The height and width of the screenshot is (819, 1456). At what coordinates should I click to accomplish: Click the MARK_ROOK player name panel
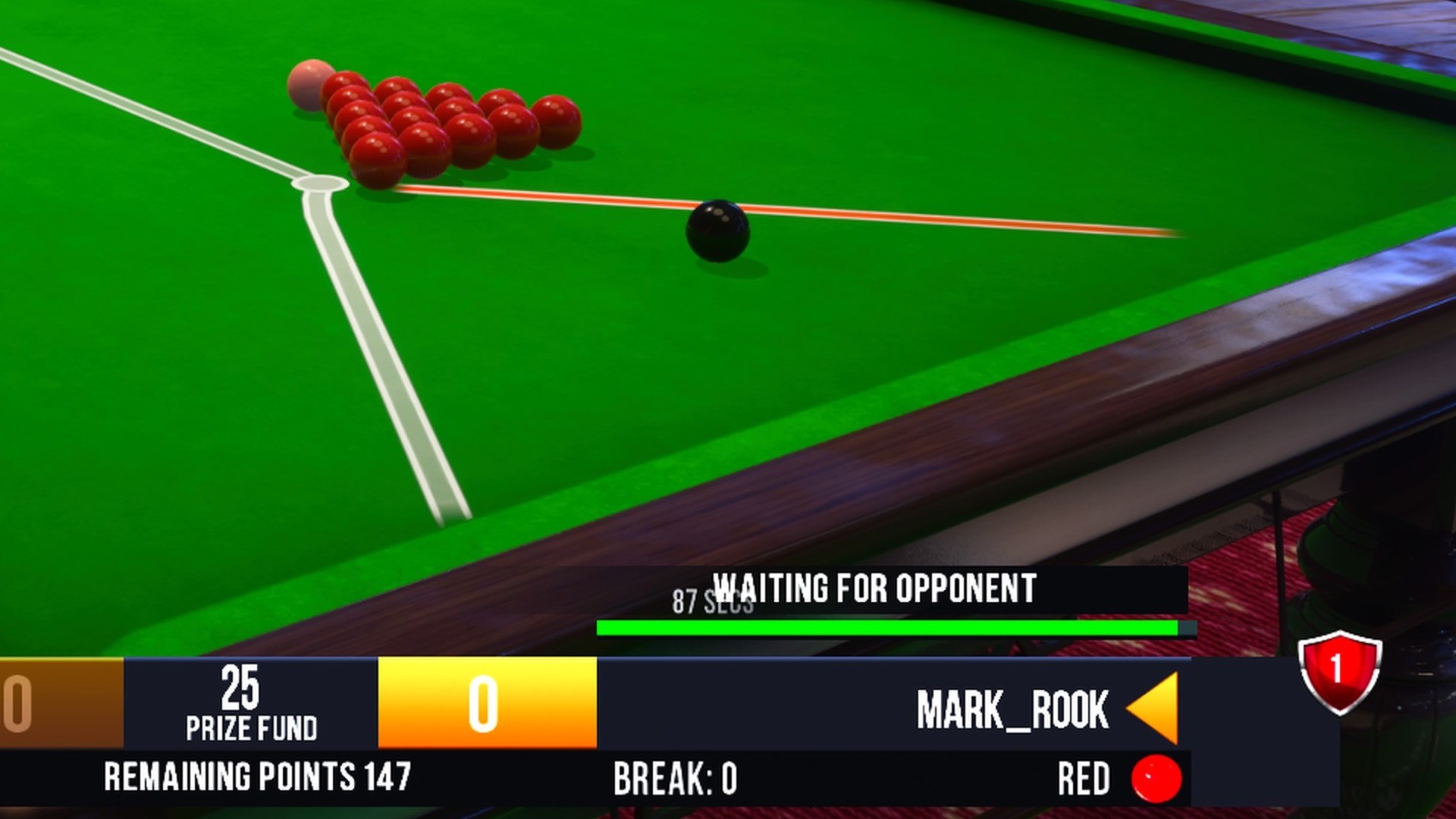tap(1012, 709)
